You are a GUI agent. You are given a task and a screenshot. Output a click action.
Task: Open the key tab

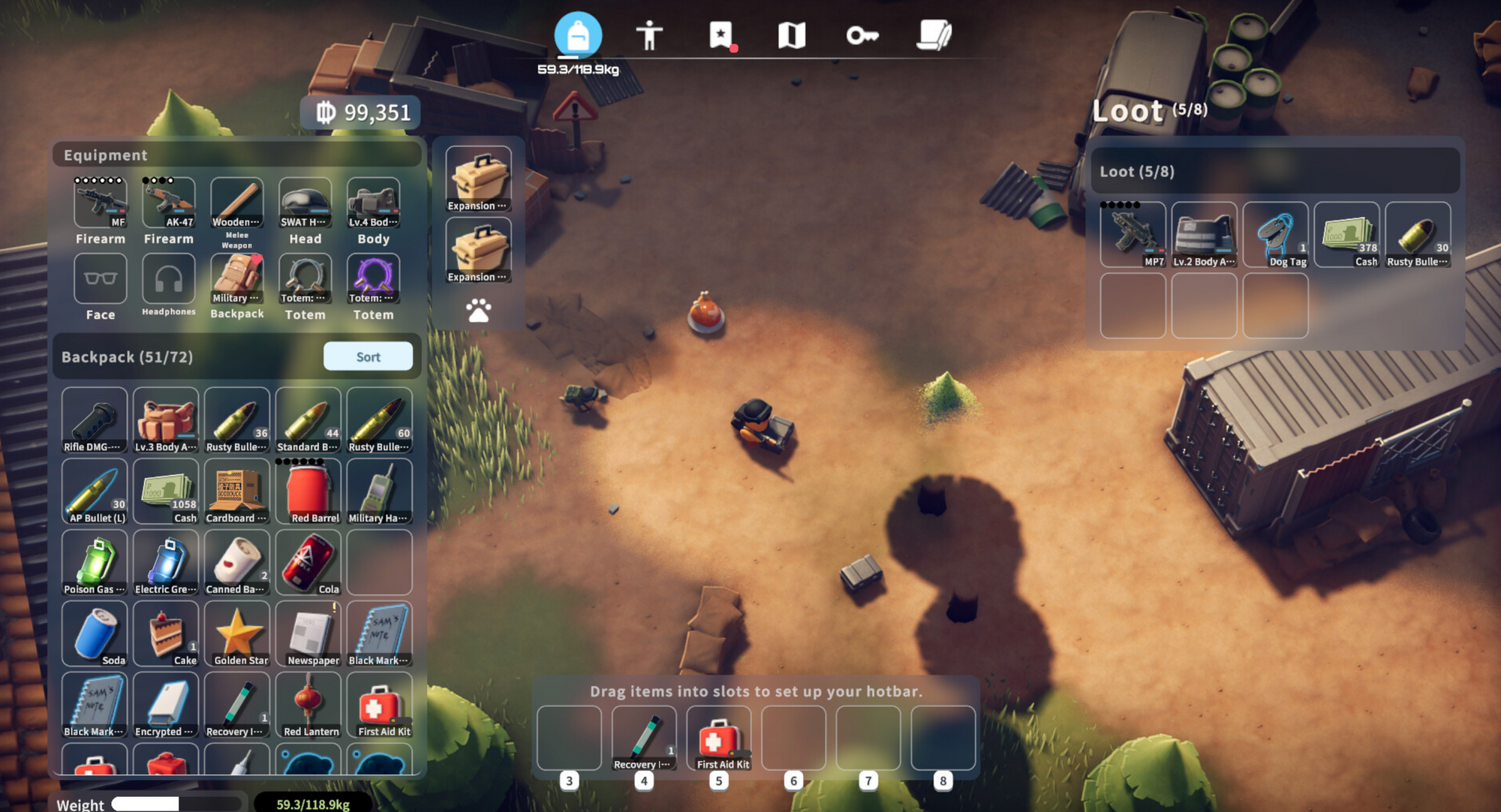point(862,35)
